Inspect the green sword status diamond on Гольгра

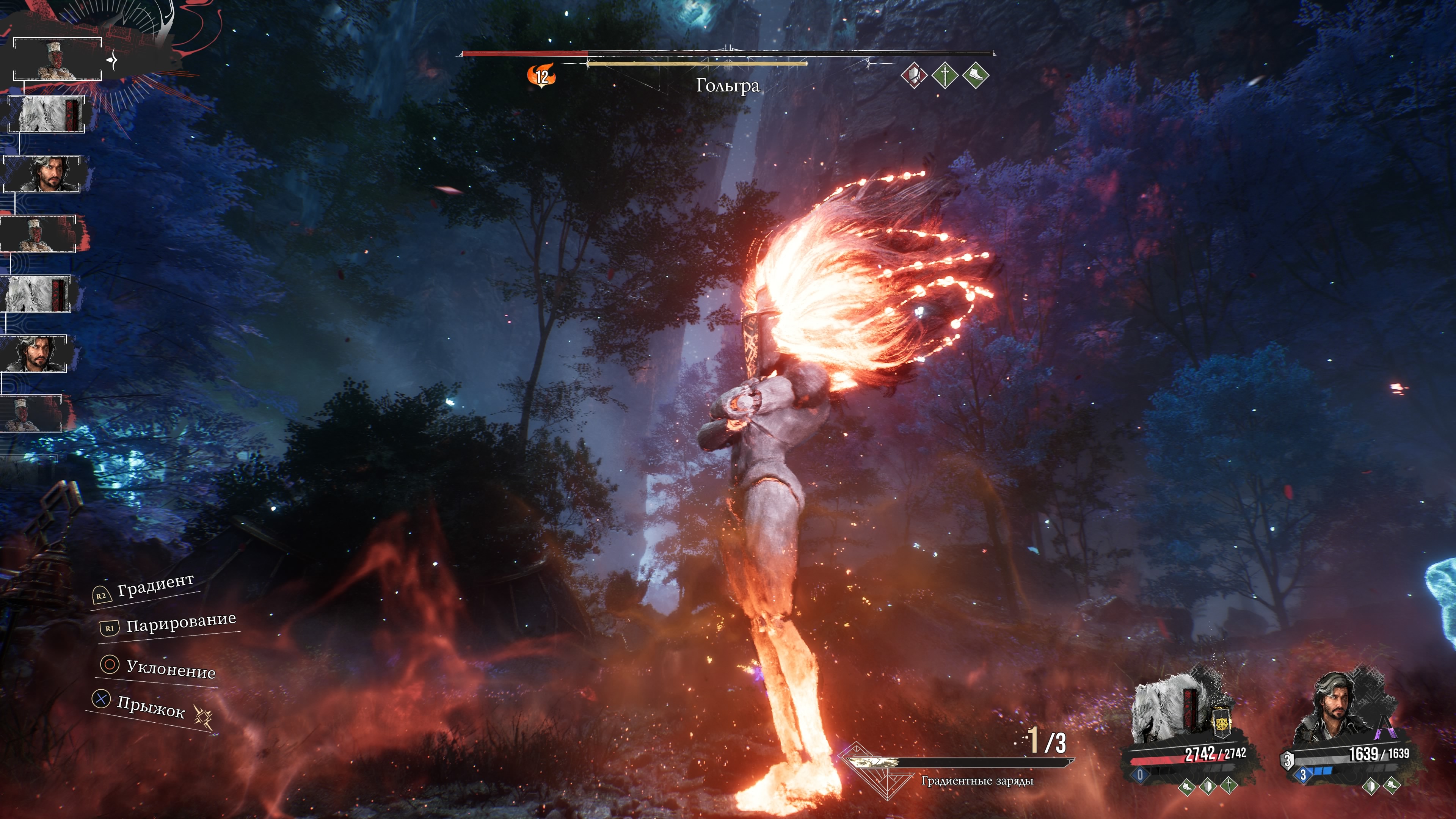pyautogui.click(x=945, y=75)
